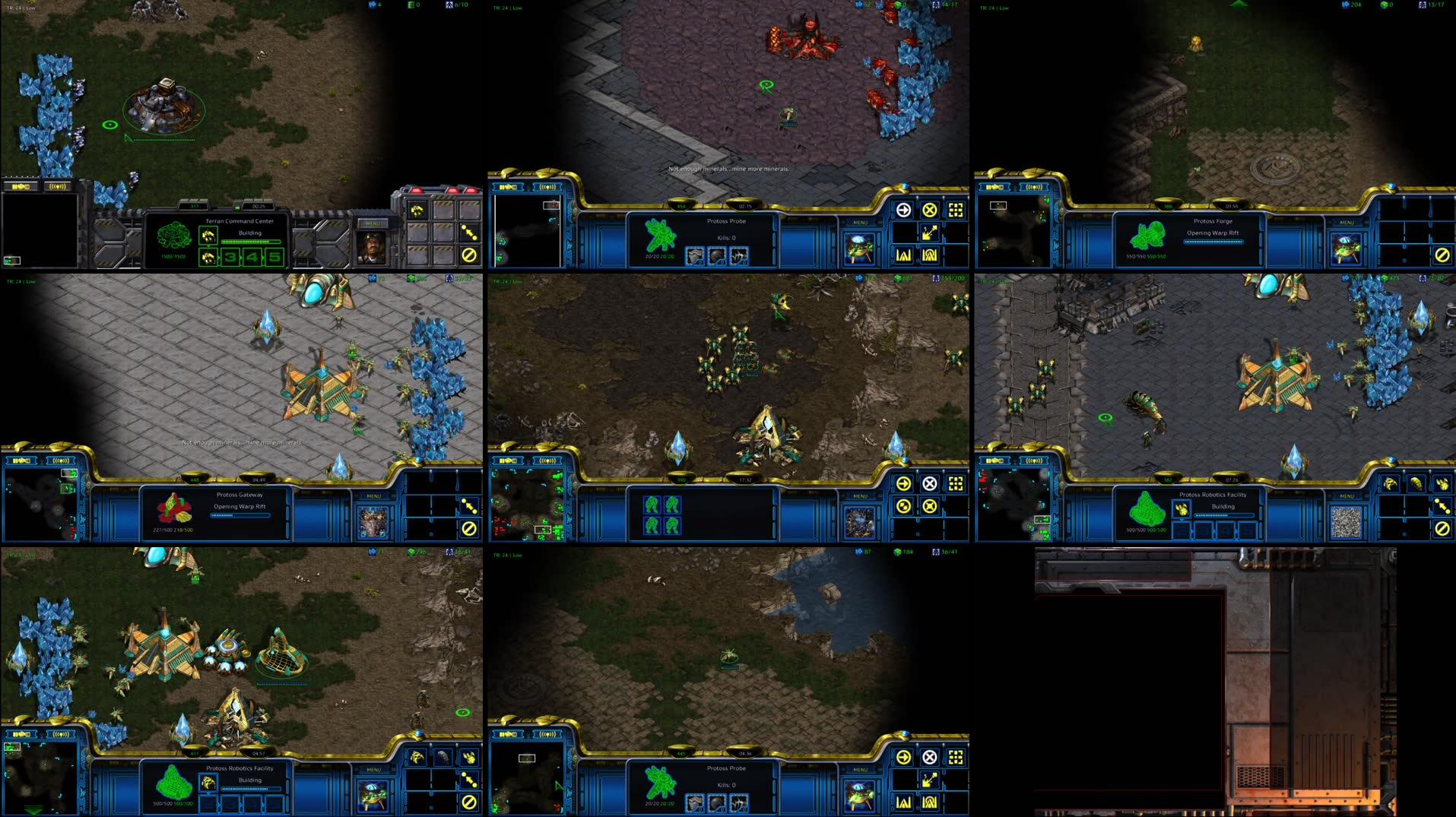Click the Cancel command icon on the Robotics Facility card
This screenshot has width=1456, height=817.
(x=1442, y=530)
